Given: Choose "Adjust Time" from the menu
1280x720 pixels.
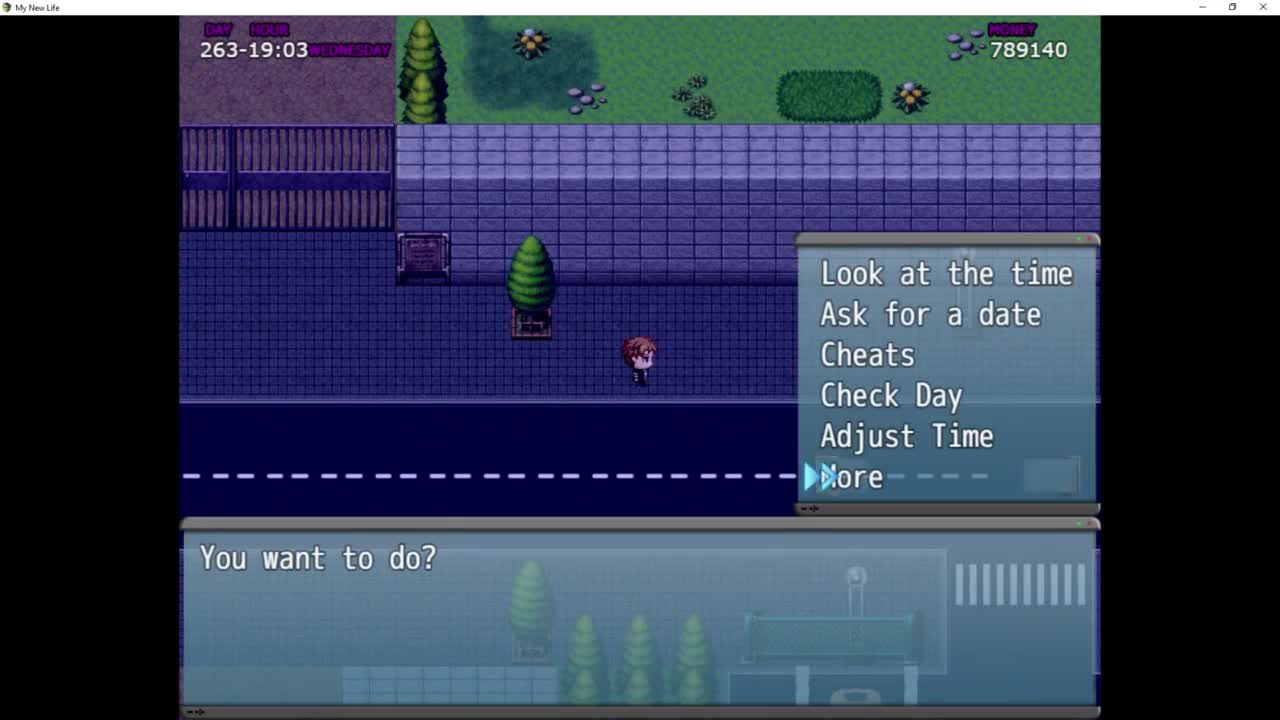Looking at the screenshot, I should (906, 437).
